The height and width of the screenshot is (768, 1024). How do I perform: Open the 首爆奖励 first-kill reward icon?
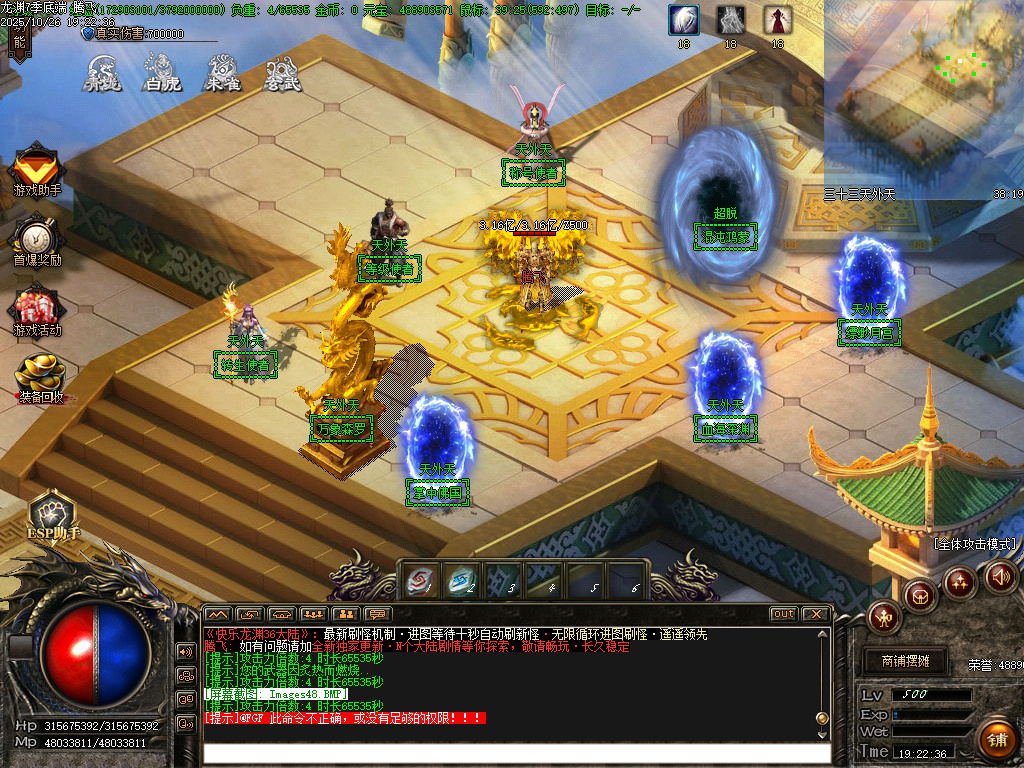point(37,240)
